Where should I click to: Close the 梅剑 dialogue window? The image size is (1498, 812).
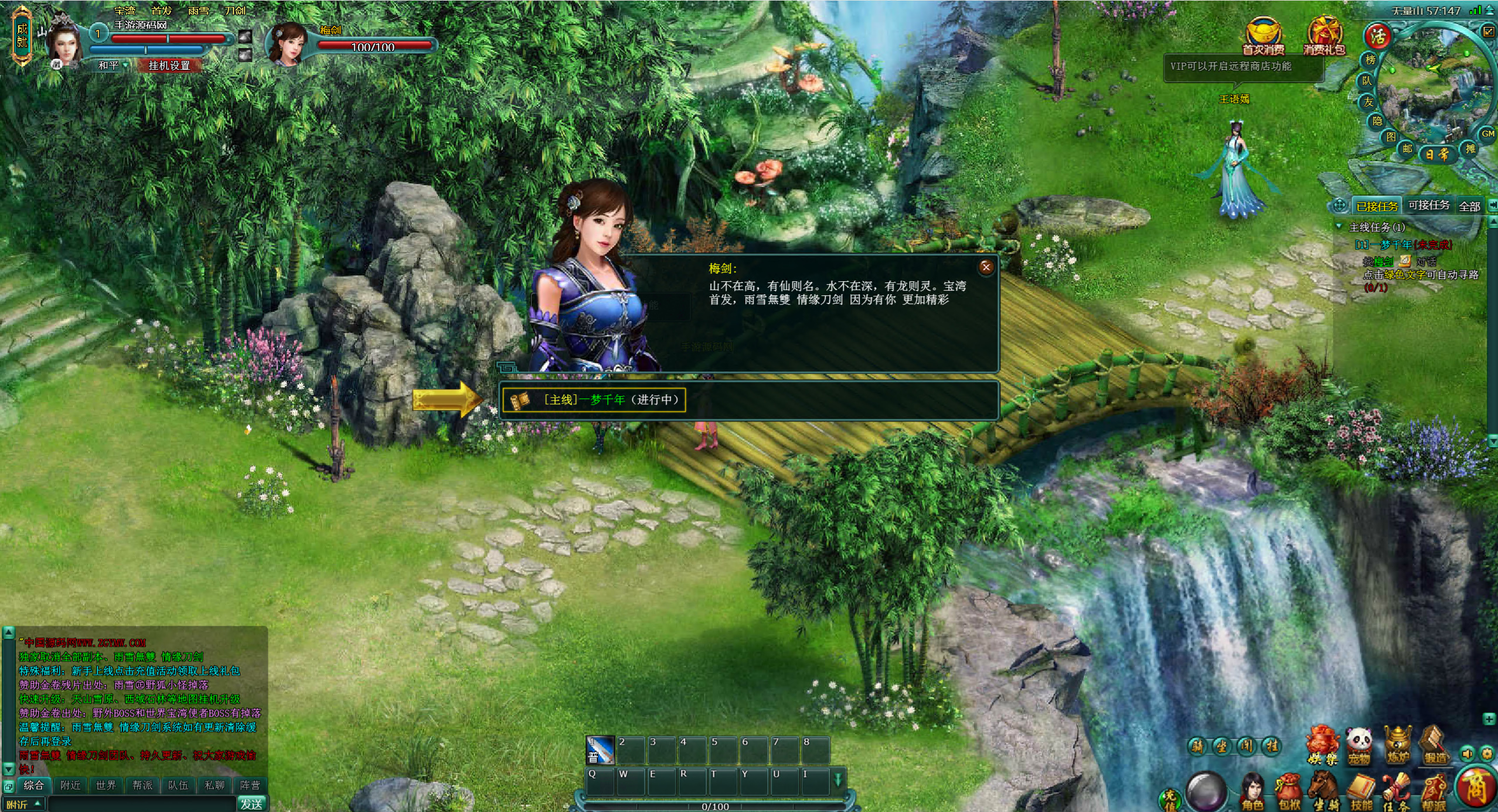[x=986, y=267]
